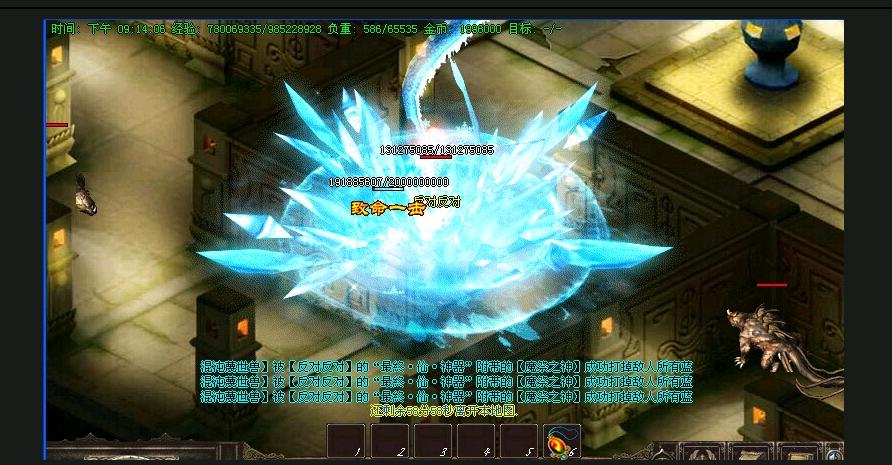Use the amulet item in hotbar slot 6
The image size is (892, 465).
coord(561,441)
